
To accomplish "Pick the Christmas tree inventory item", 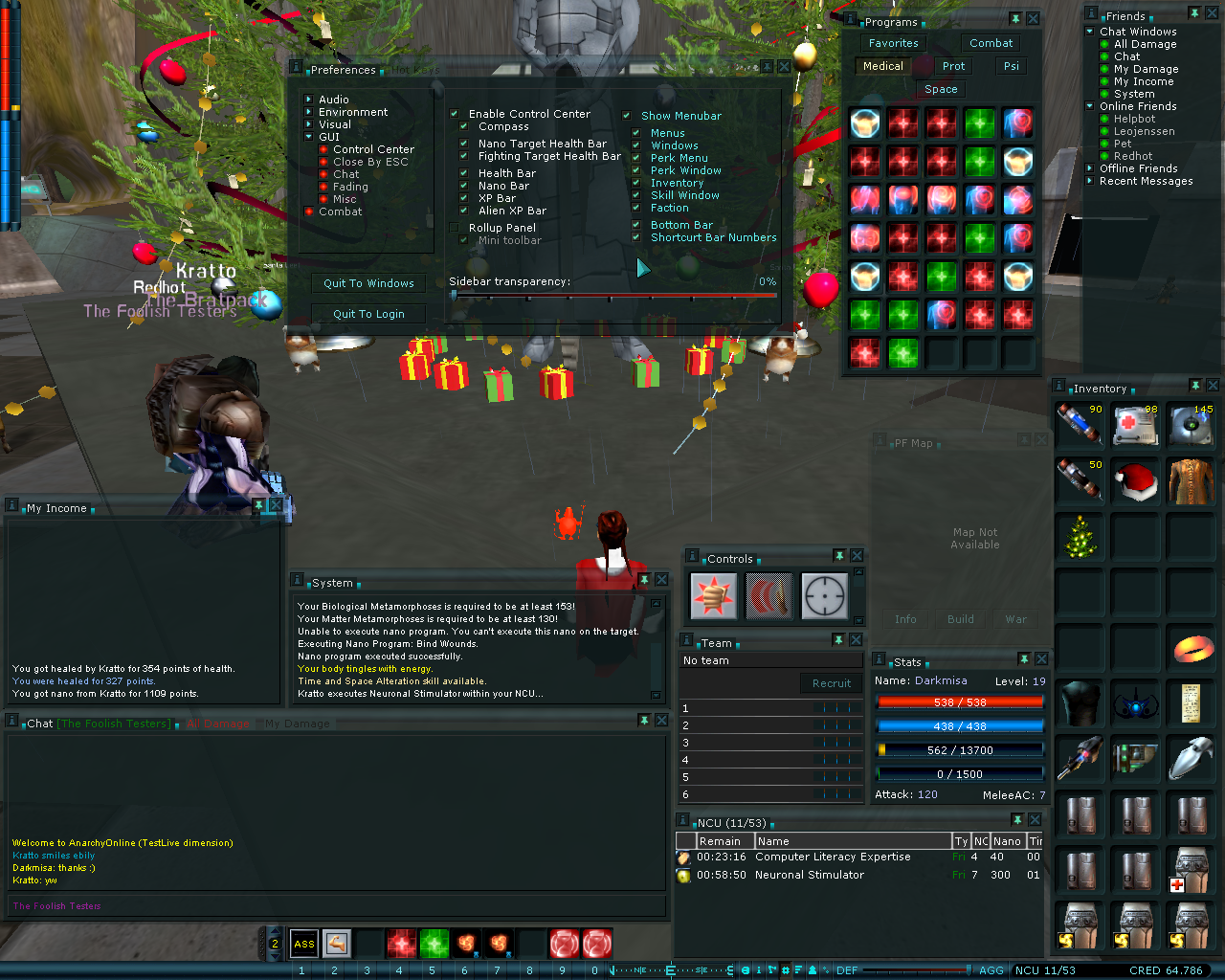I will tap(1080, 537).
